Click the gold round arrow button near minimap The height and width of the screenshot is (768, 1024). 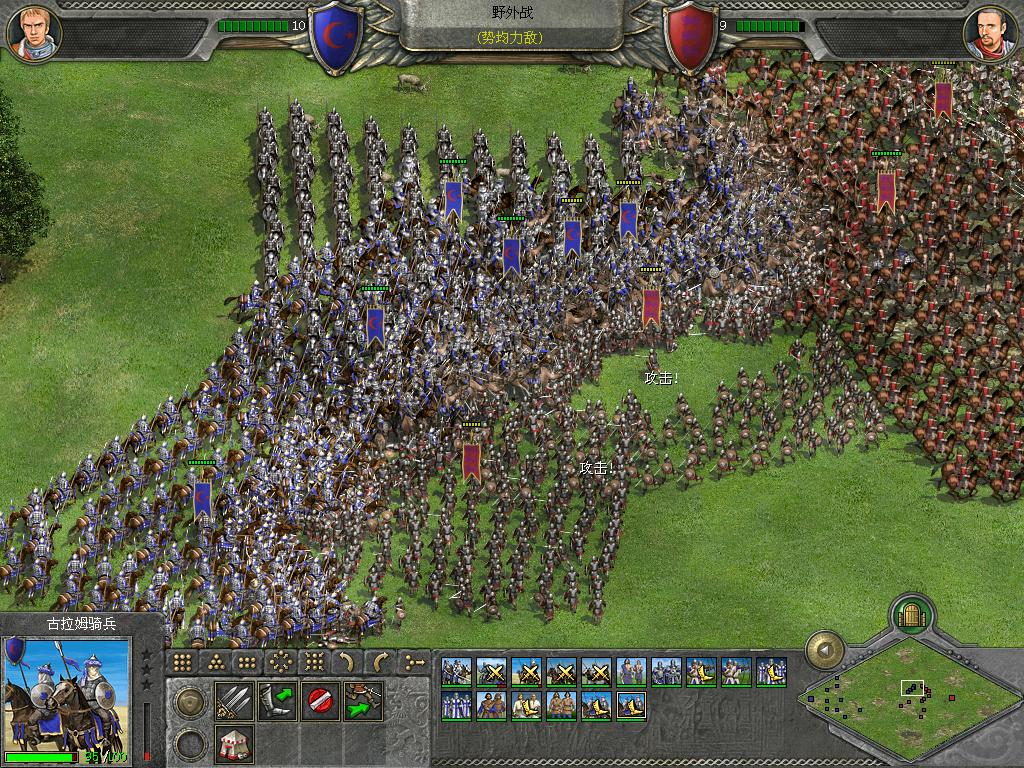click(x=824, y=650)
